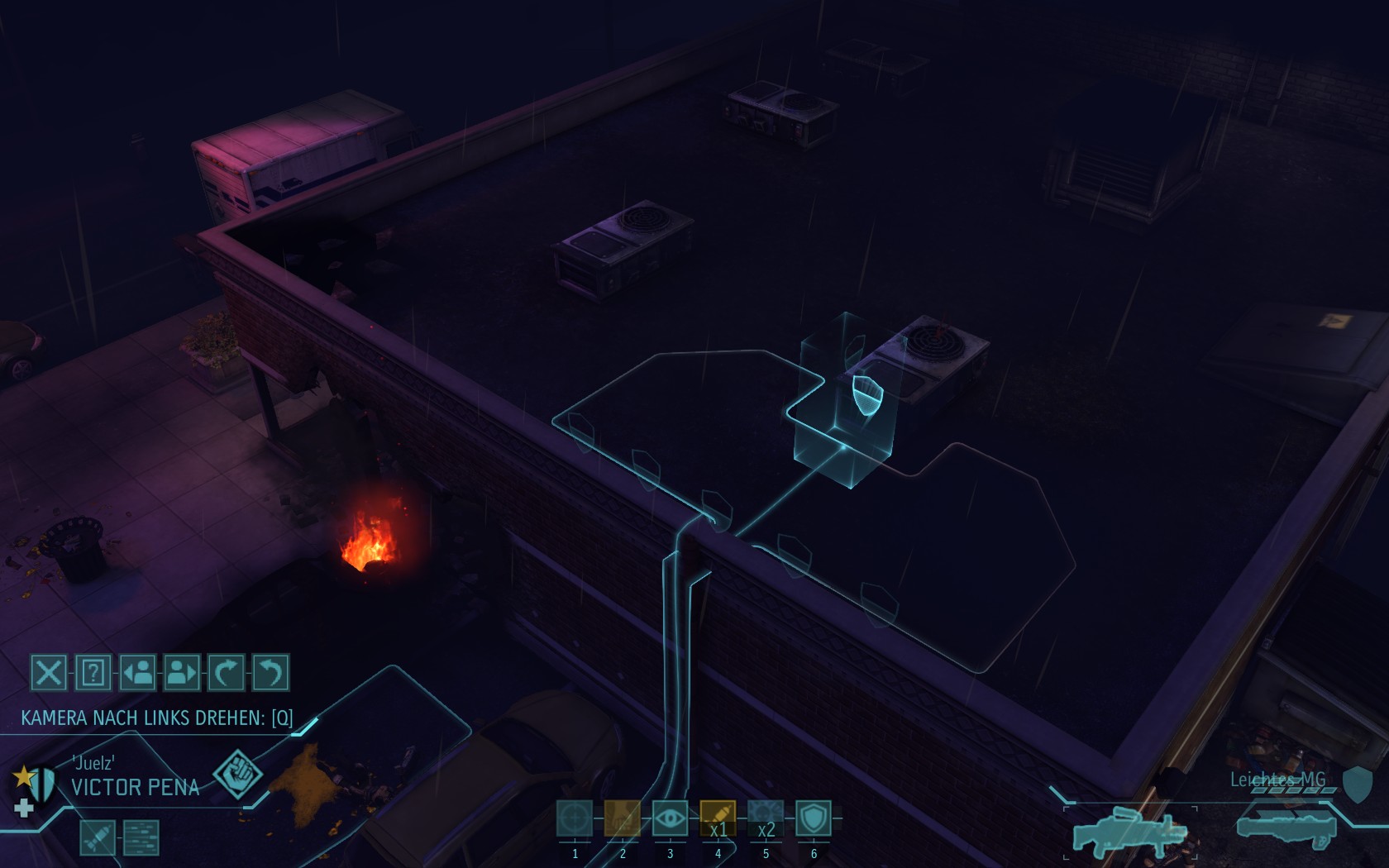Select the rocket ability in slot 4
This screenshot has height=868, width=1389.
click(718, 818)
